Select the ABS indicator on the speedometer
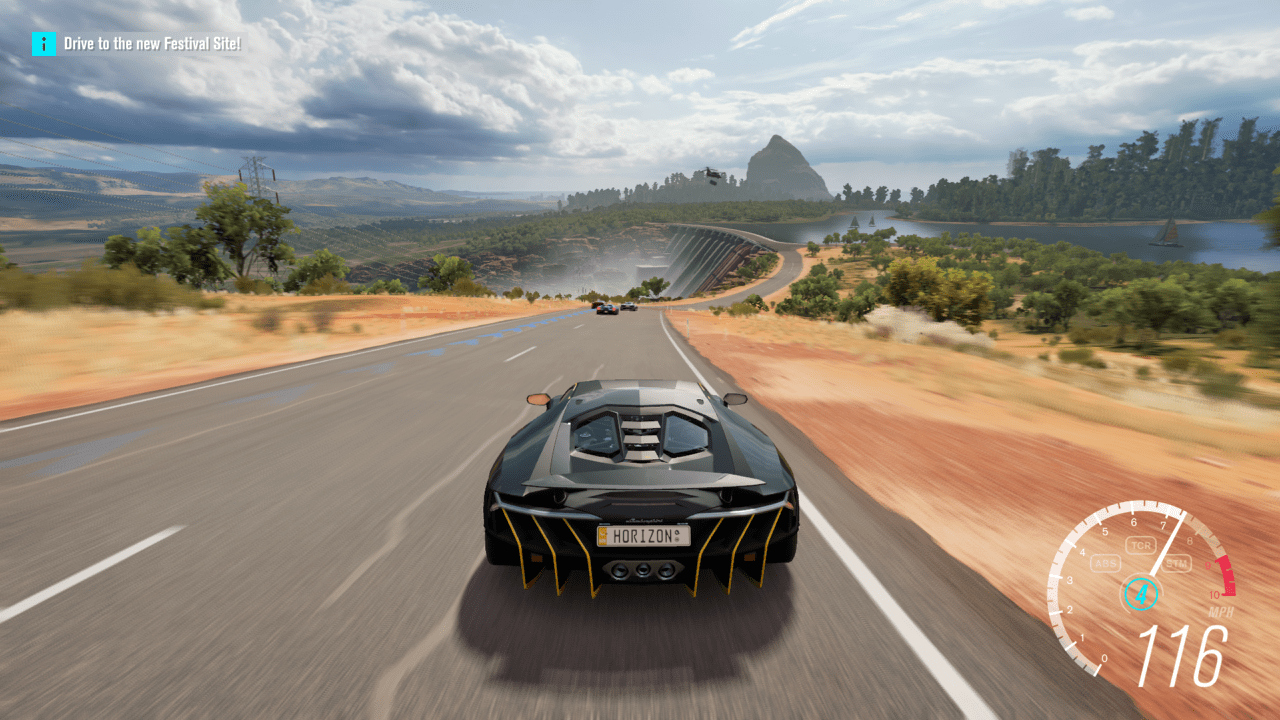The image size is (1280, 720). click(x=1106, y=562)
